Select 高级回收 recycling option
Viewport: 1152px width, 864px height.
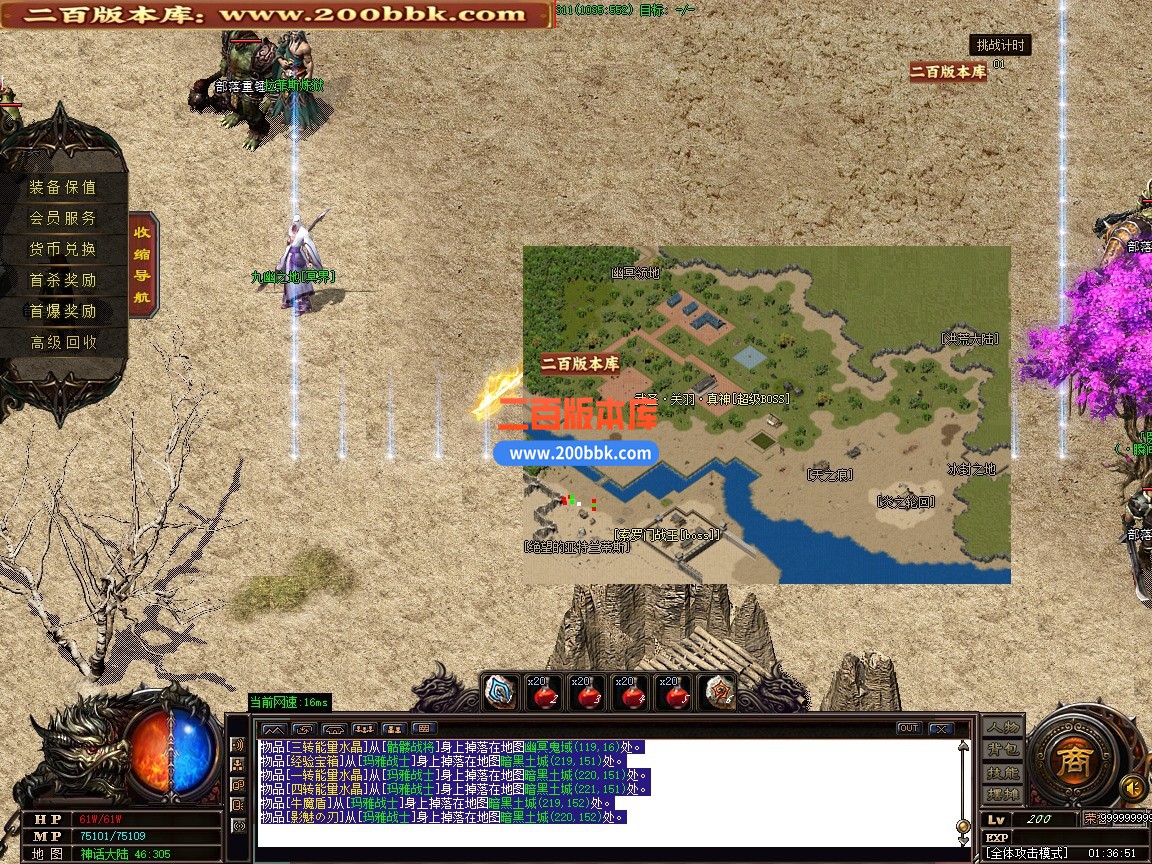(x=63, y=342)
